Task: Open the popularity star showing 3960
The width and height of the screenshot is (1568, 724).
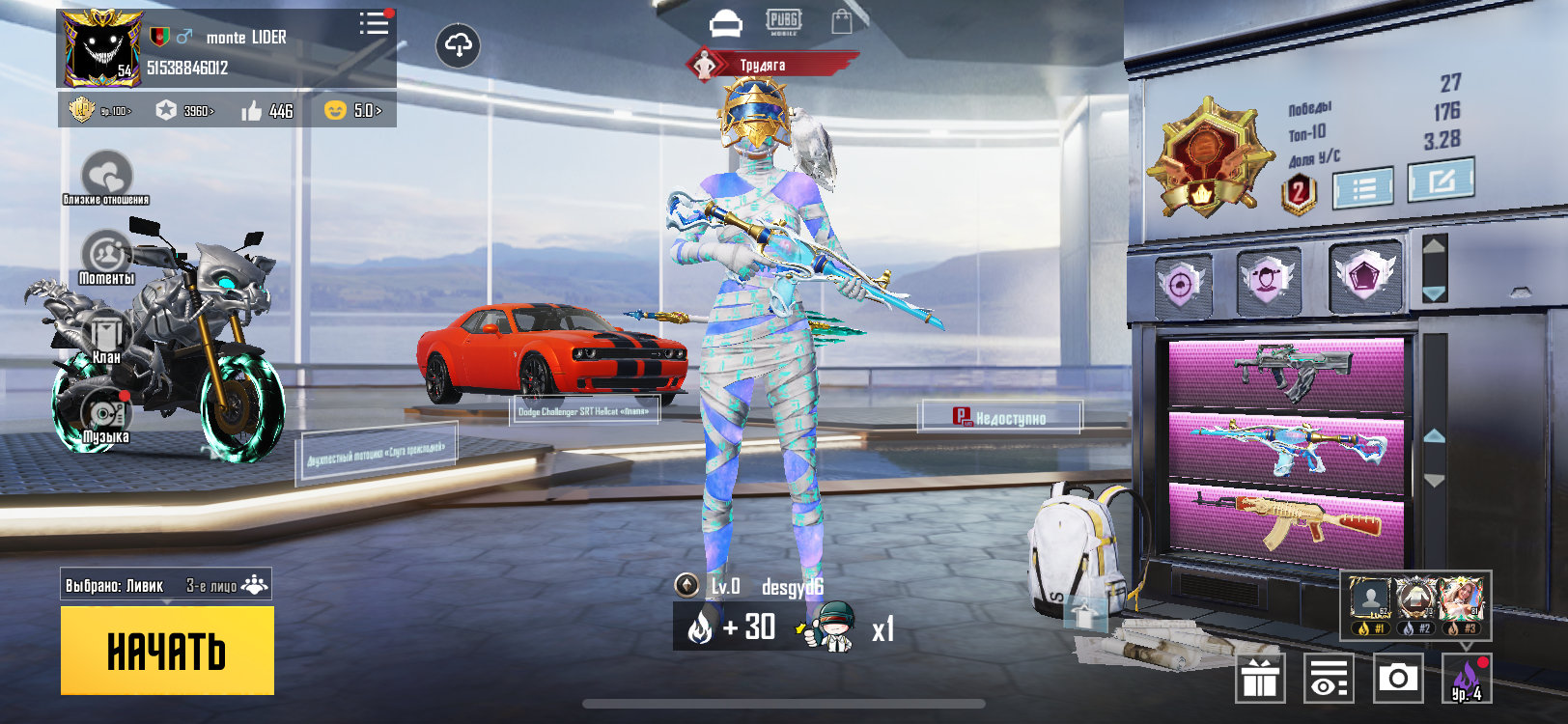Action: point(185,111)
